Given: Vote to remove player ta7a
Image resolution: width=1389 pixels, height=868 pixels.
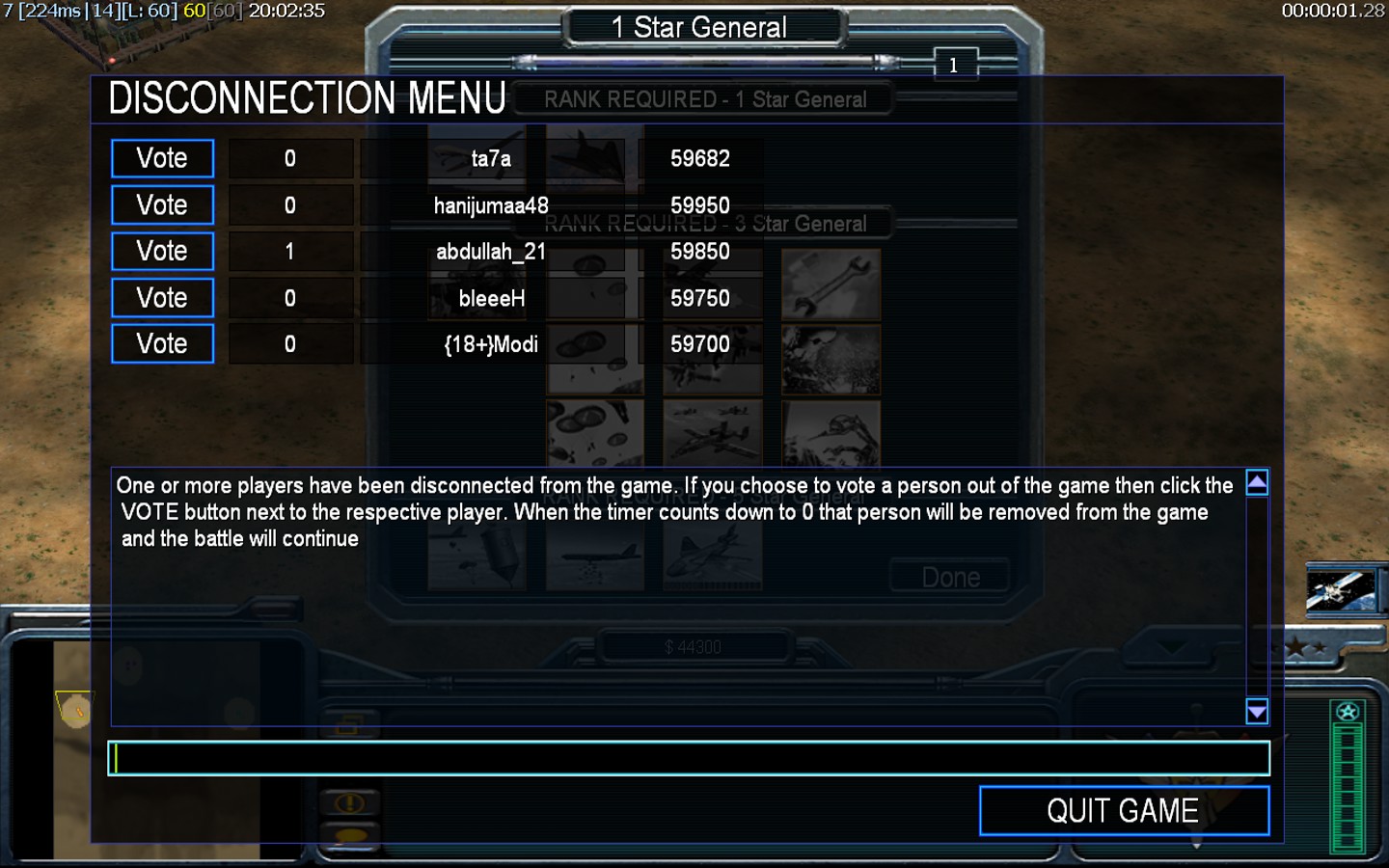Looking at the screenshot, I should coord(162,158).
